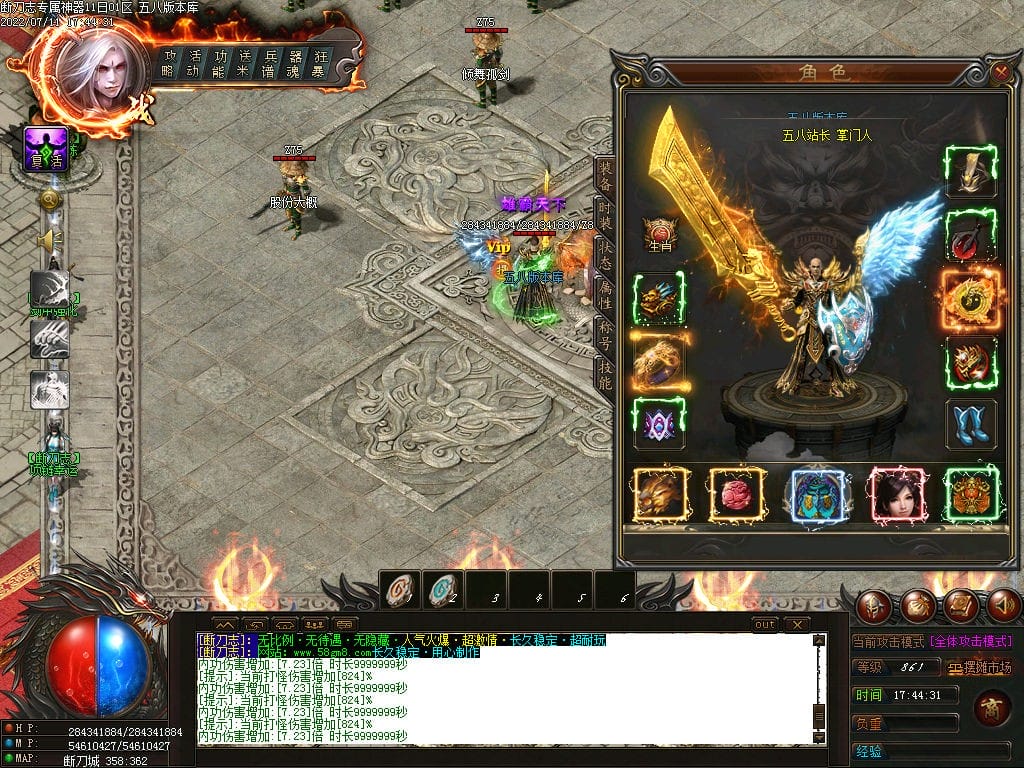Open the 攻略 guide menu

click(170, 64)
